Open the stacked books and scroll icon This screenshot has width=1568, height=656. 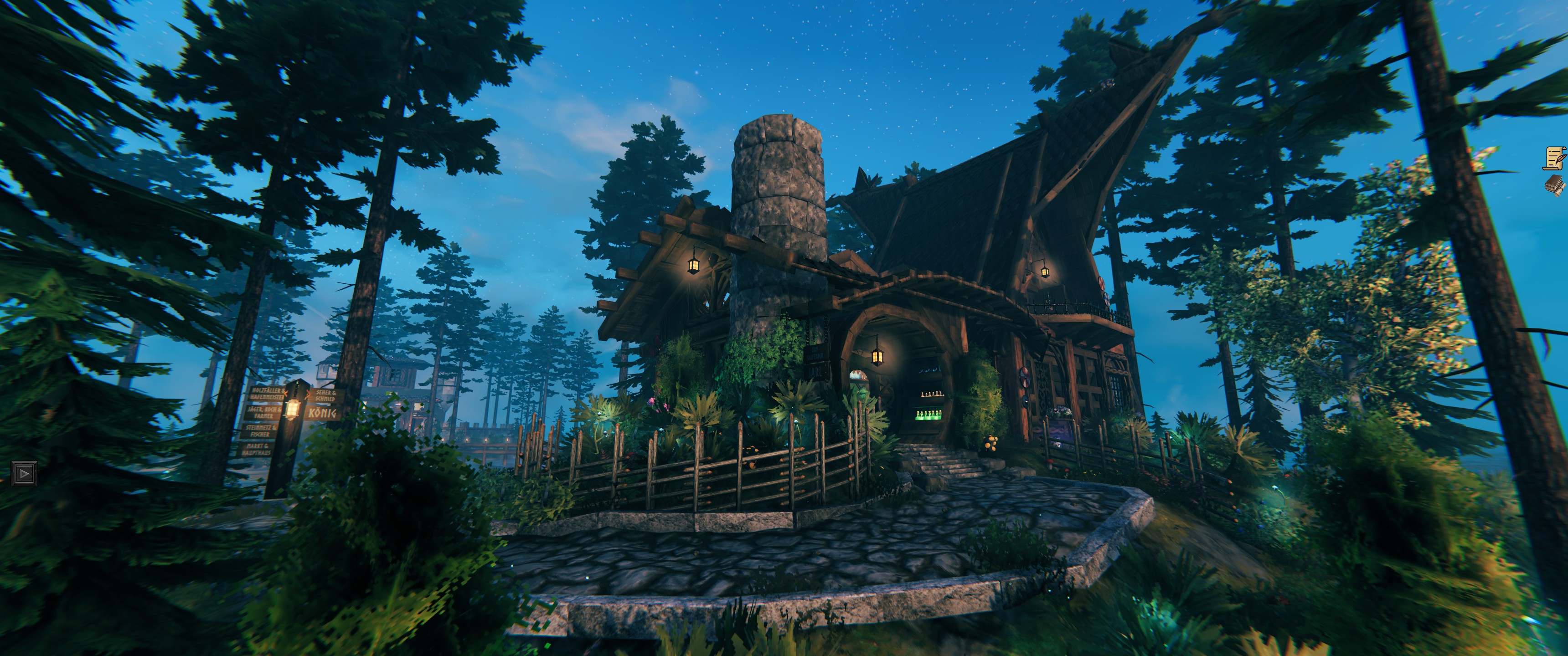coord(1556,184)
